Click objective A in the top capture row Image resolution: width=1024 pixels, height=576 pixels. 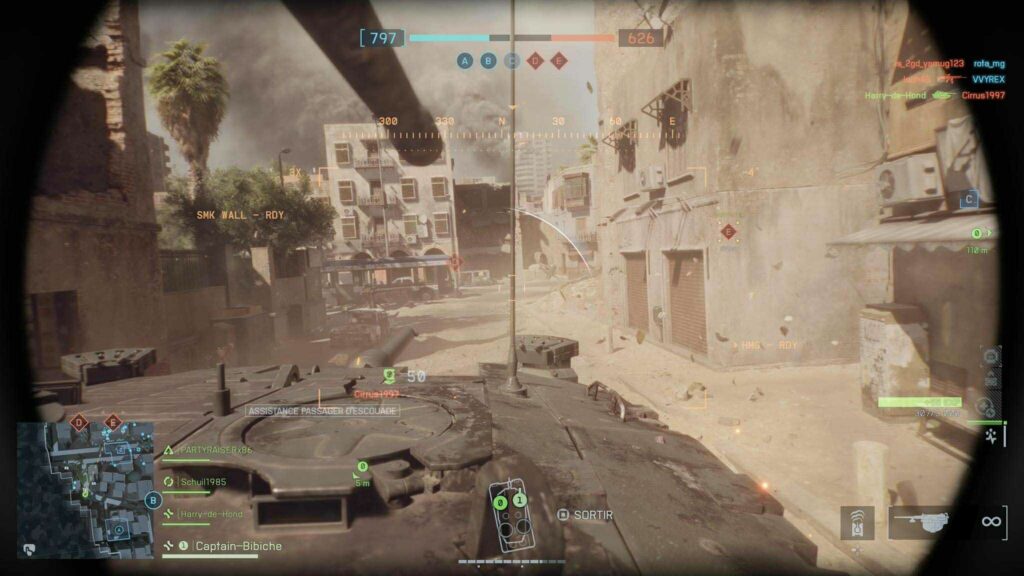pos(465,61)
